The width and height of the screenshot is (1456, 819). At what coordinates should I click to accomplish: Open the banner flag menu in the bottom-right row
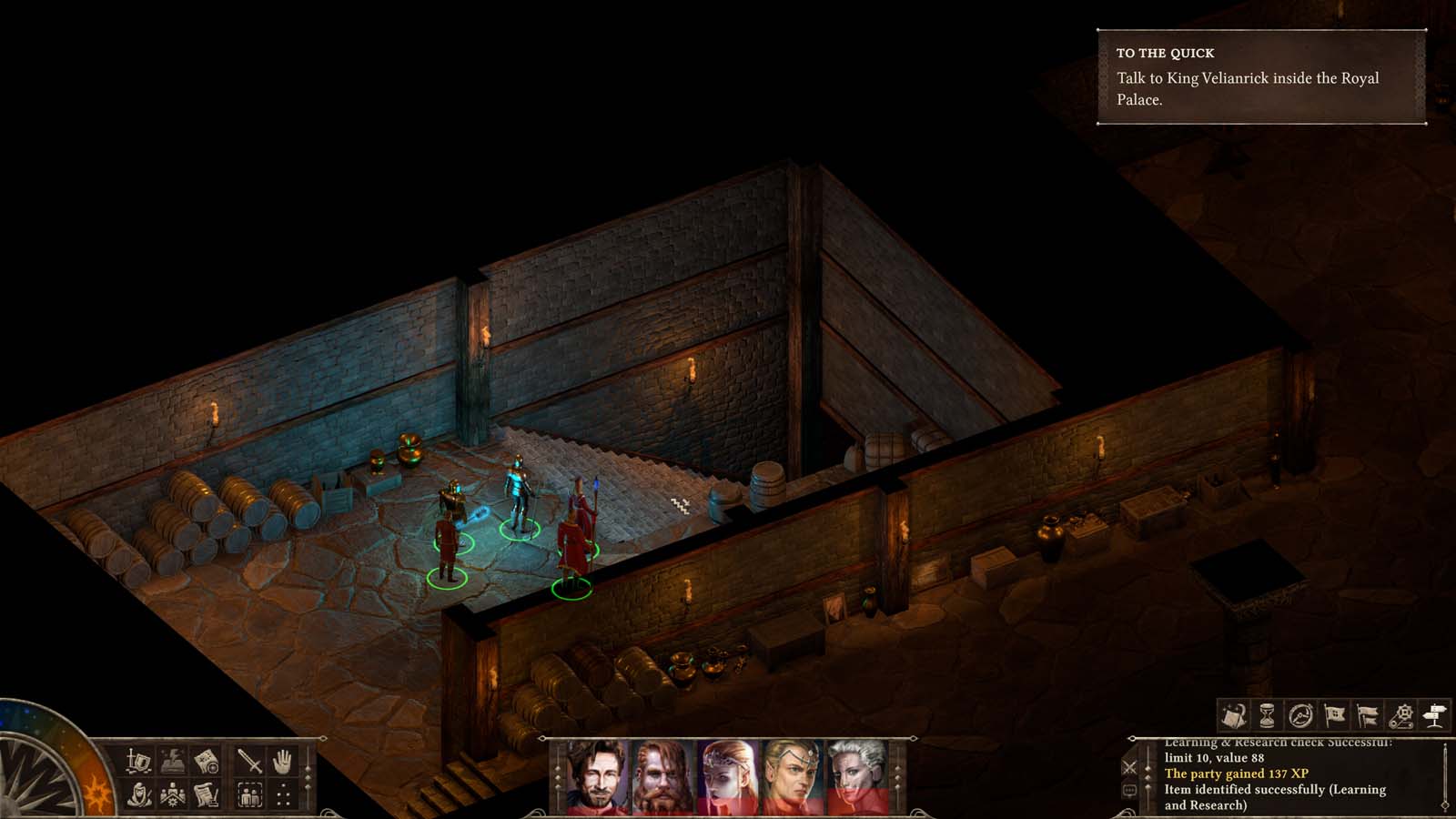pyautogui.click(x=1334, y=715)
